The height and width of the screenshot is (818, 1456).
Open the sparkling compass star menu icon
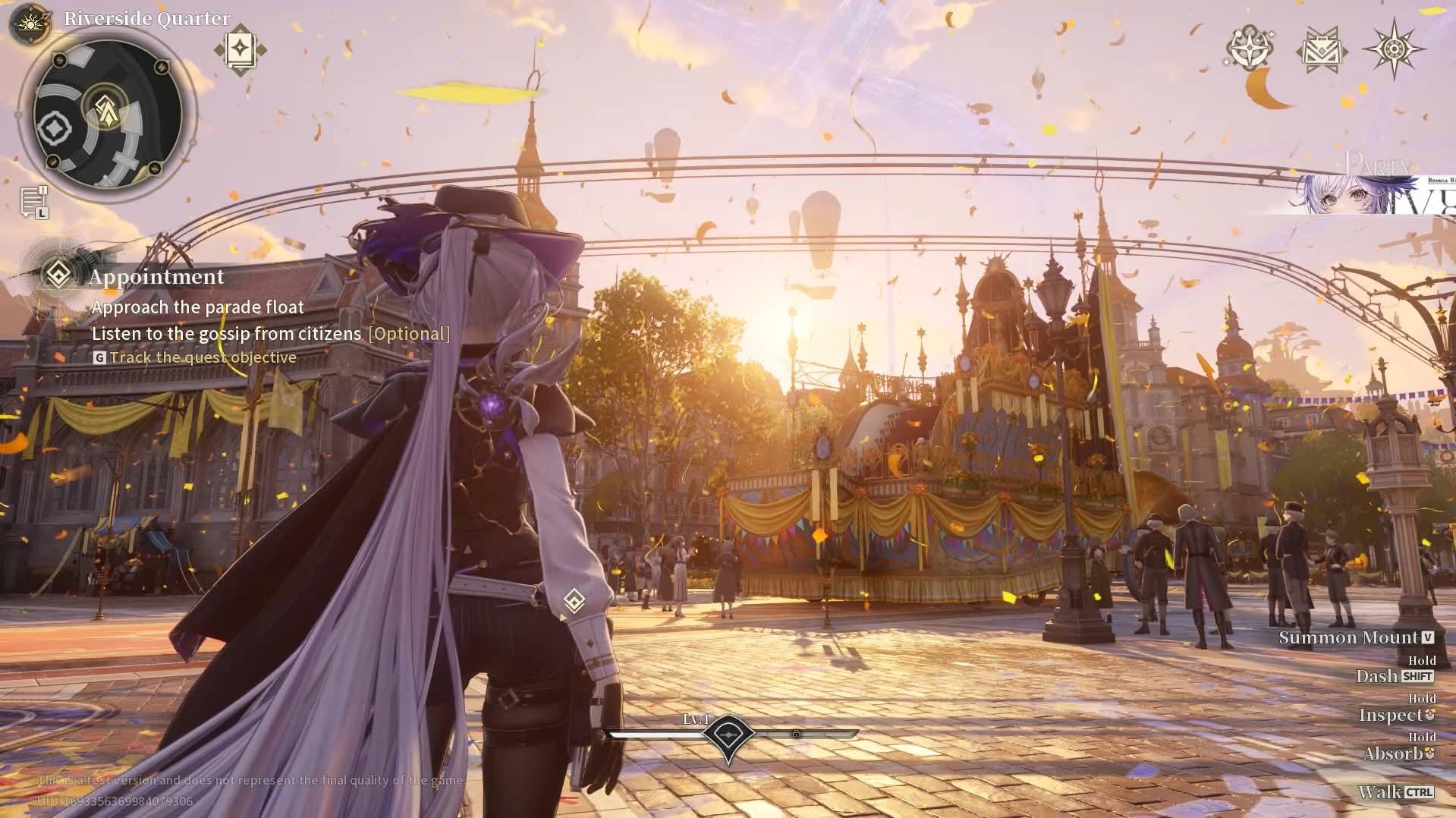pyautogui.click(x=1249, y=49)
